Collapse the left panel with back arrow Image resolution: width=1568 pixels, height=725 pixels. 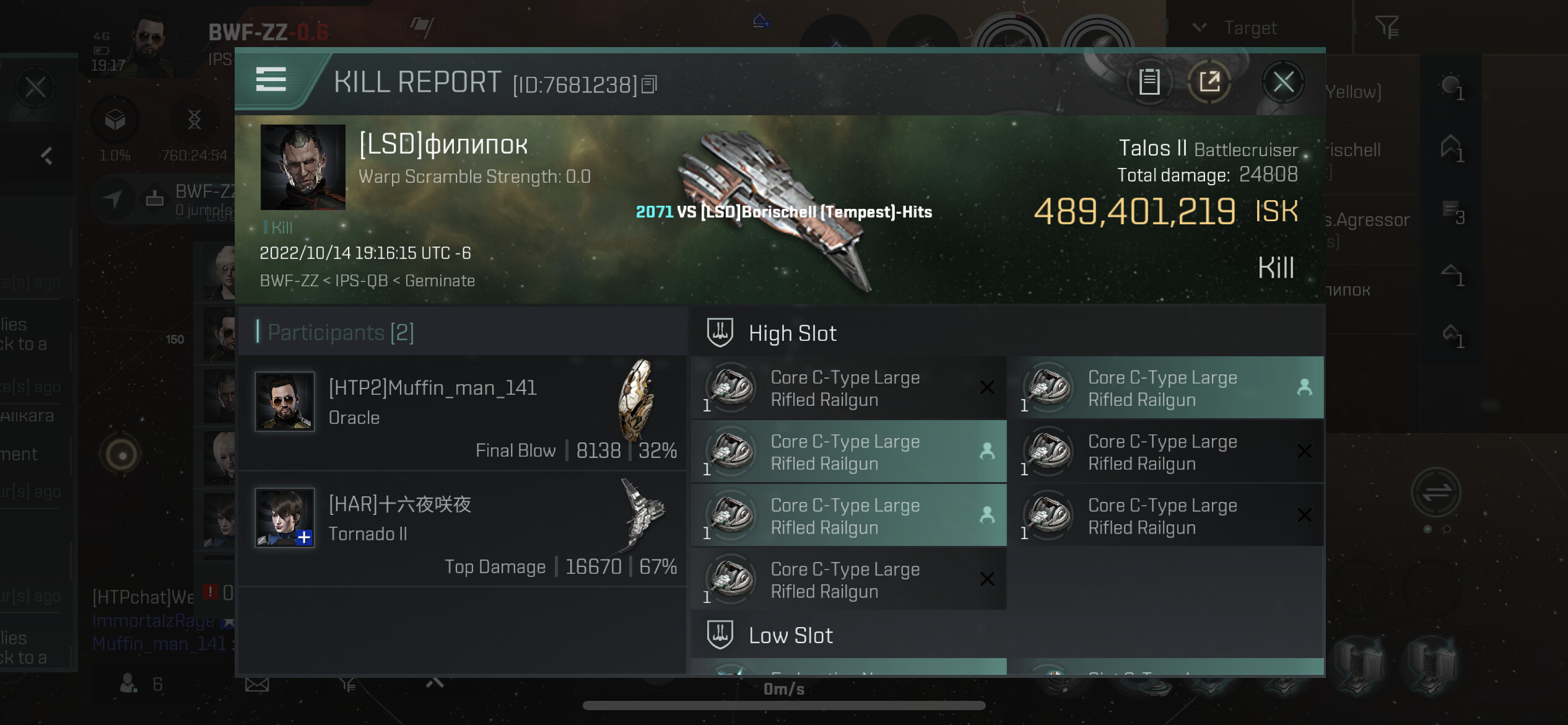(x=46, y=156)
